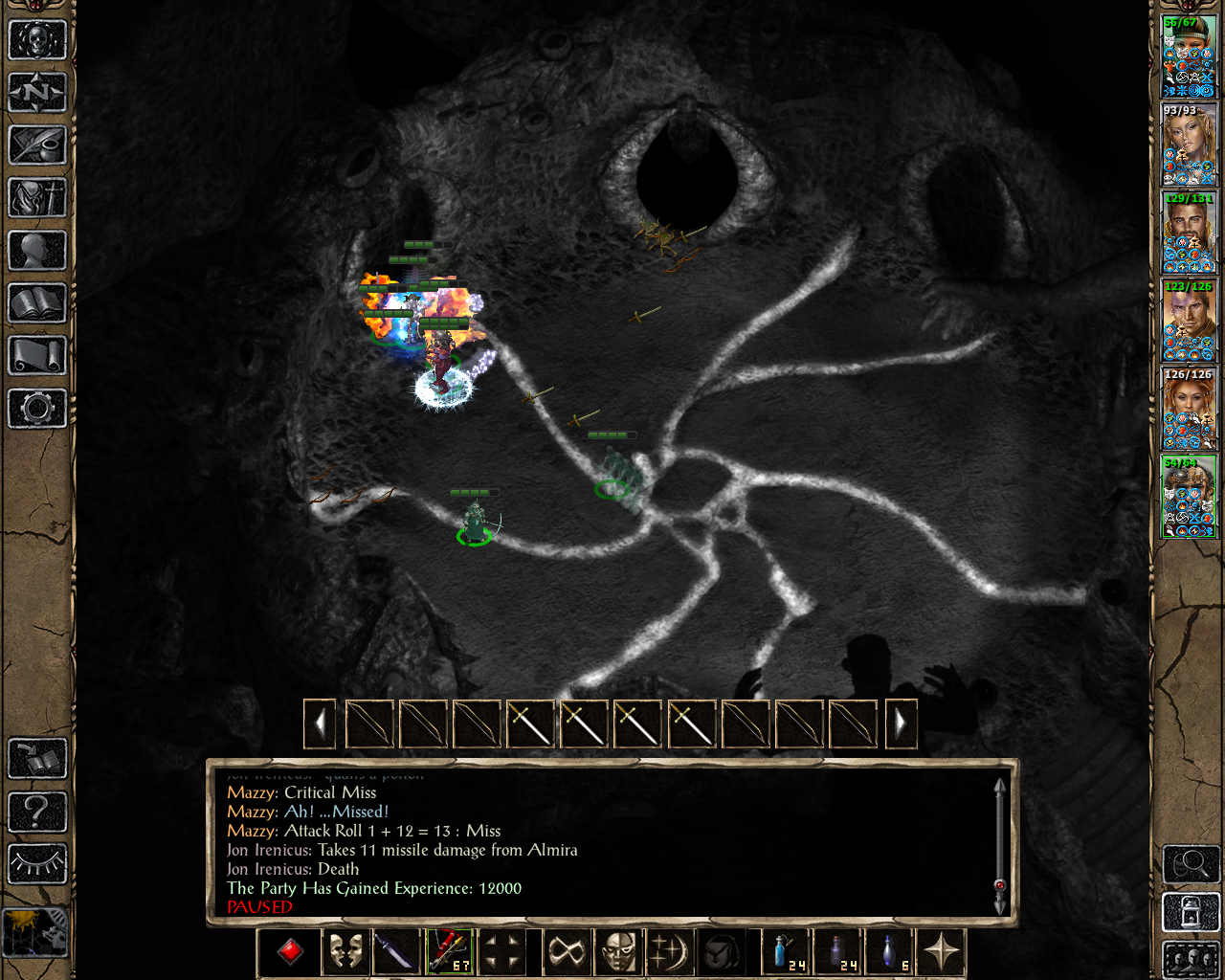Open the mage spellbook with the book icon
1225x980 pixels.
point(37,303)
